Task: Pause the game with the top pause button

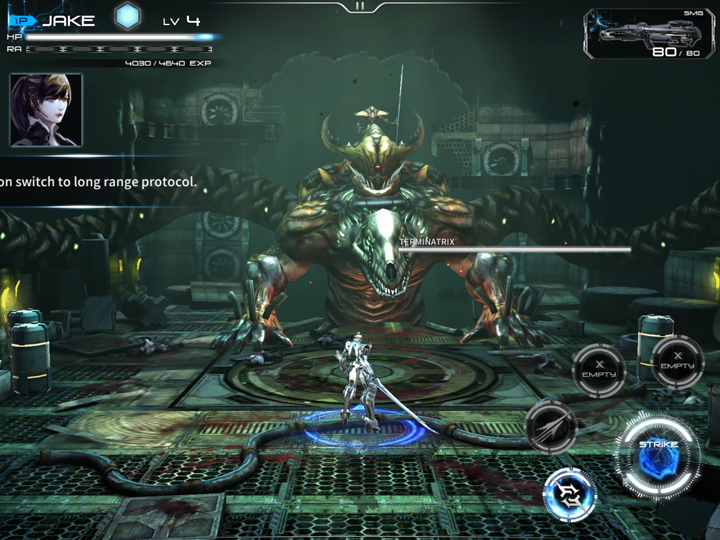Action: click(x=360, y=6)
